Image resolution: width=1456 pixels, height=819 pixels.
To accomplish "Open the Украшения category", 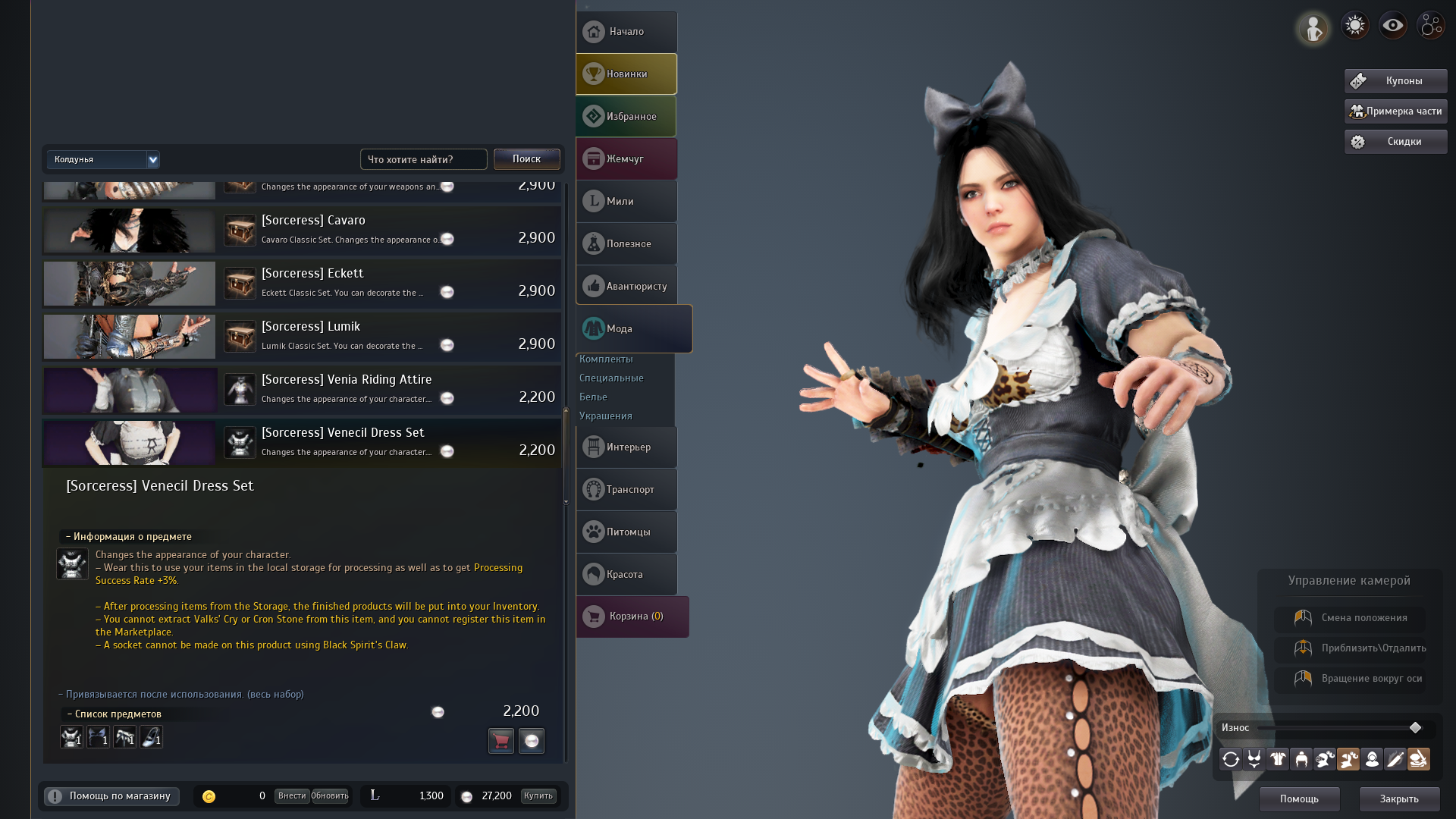I will click(605, 416).
